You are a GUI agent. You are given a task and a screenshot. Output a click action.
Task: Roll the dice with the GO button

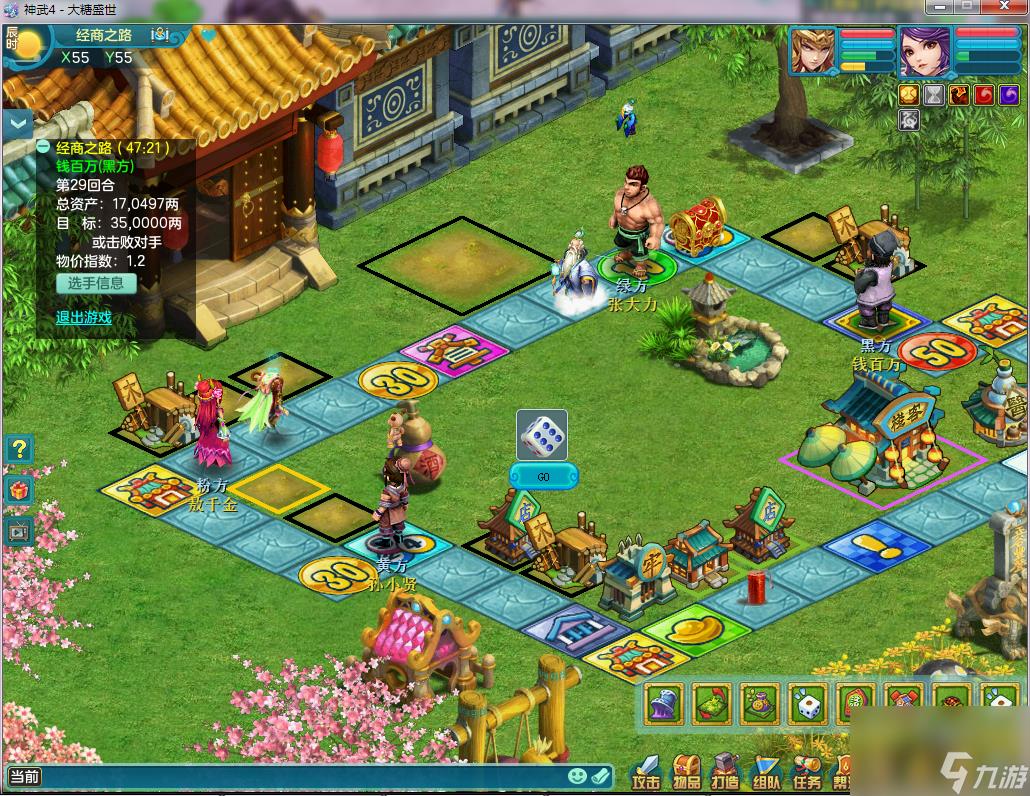click(544, 476)
